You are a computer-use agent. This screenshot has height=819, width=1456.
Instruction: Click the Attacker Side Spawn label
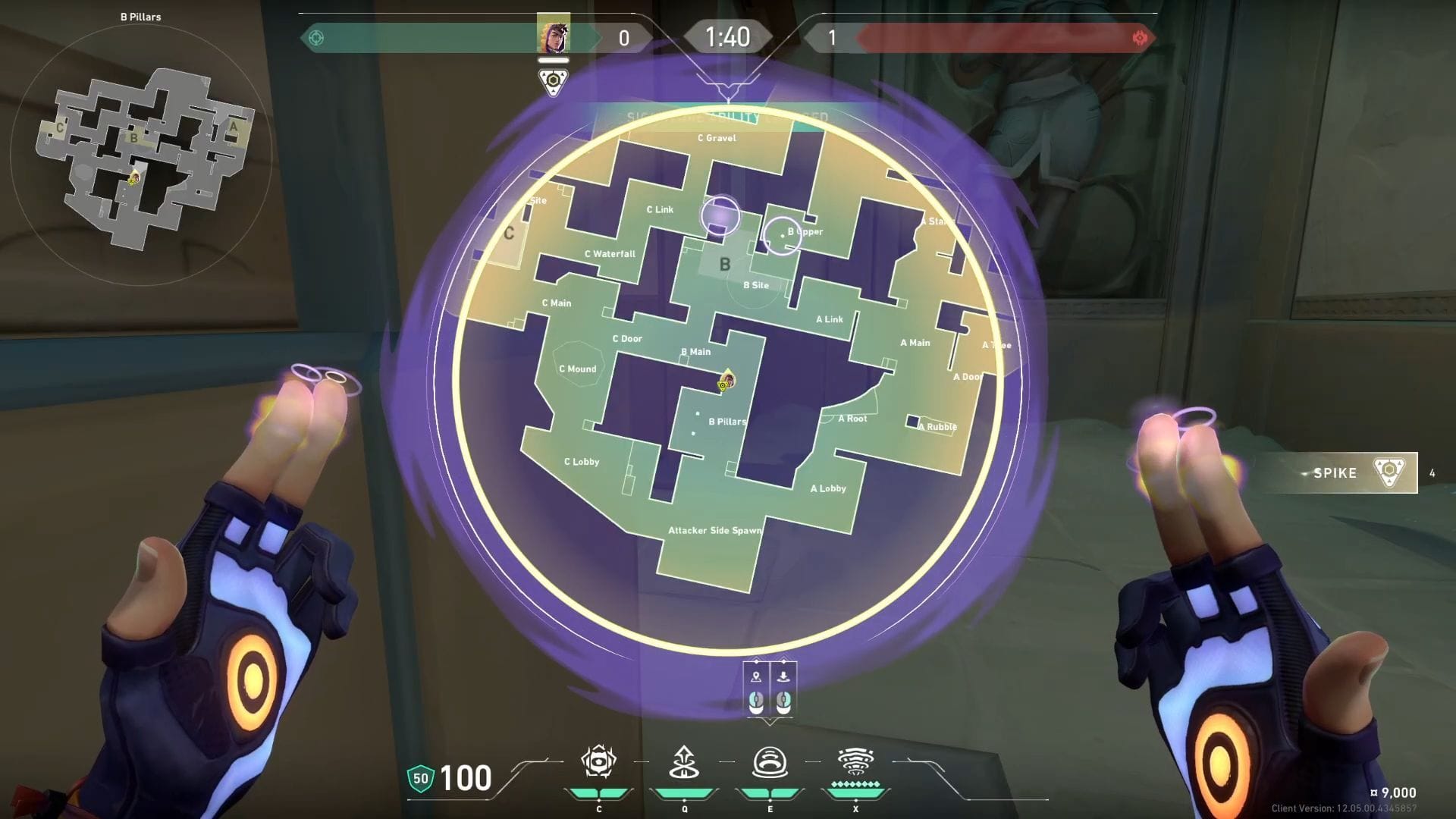point(715,531)
